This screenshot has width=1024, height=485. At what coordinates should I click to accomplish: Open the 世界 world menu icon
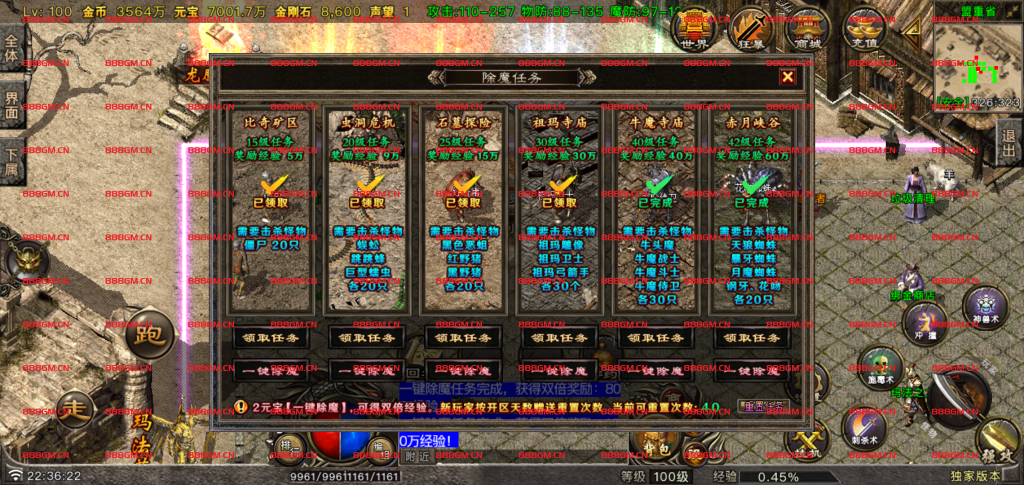tap(694, 30)
